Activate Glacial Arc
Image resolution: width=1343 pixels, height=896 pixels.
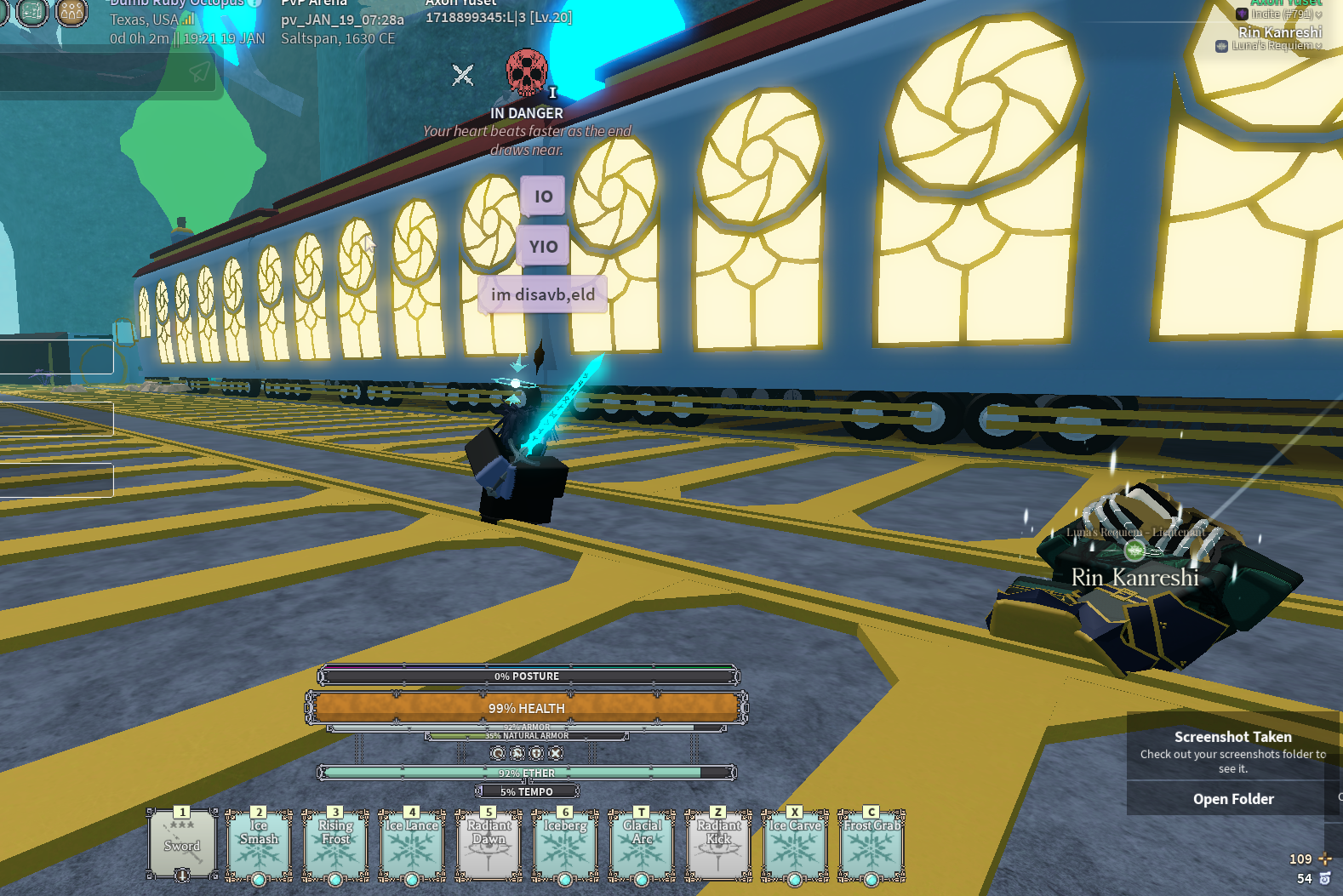(642, 844)
